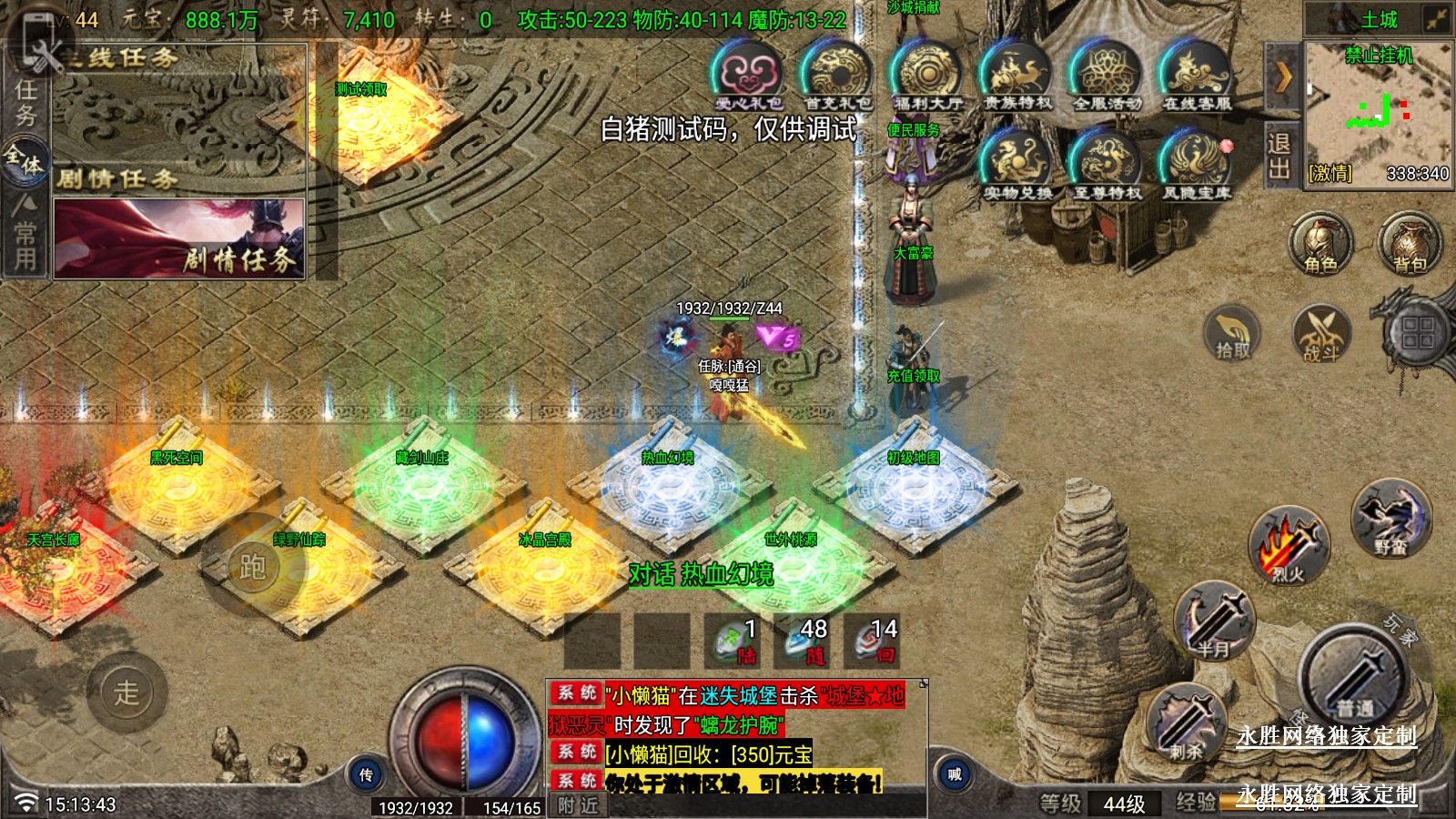The height and width of the screenshot is (819, 1456).
Task: Open the minimap of 土城
Action: (1378, 109)
